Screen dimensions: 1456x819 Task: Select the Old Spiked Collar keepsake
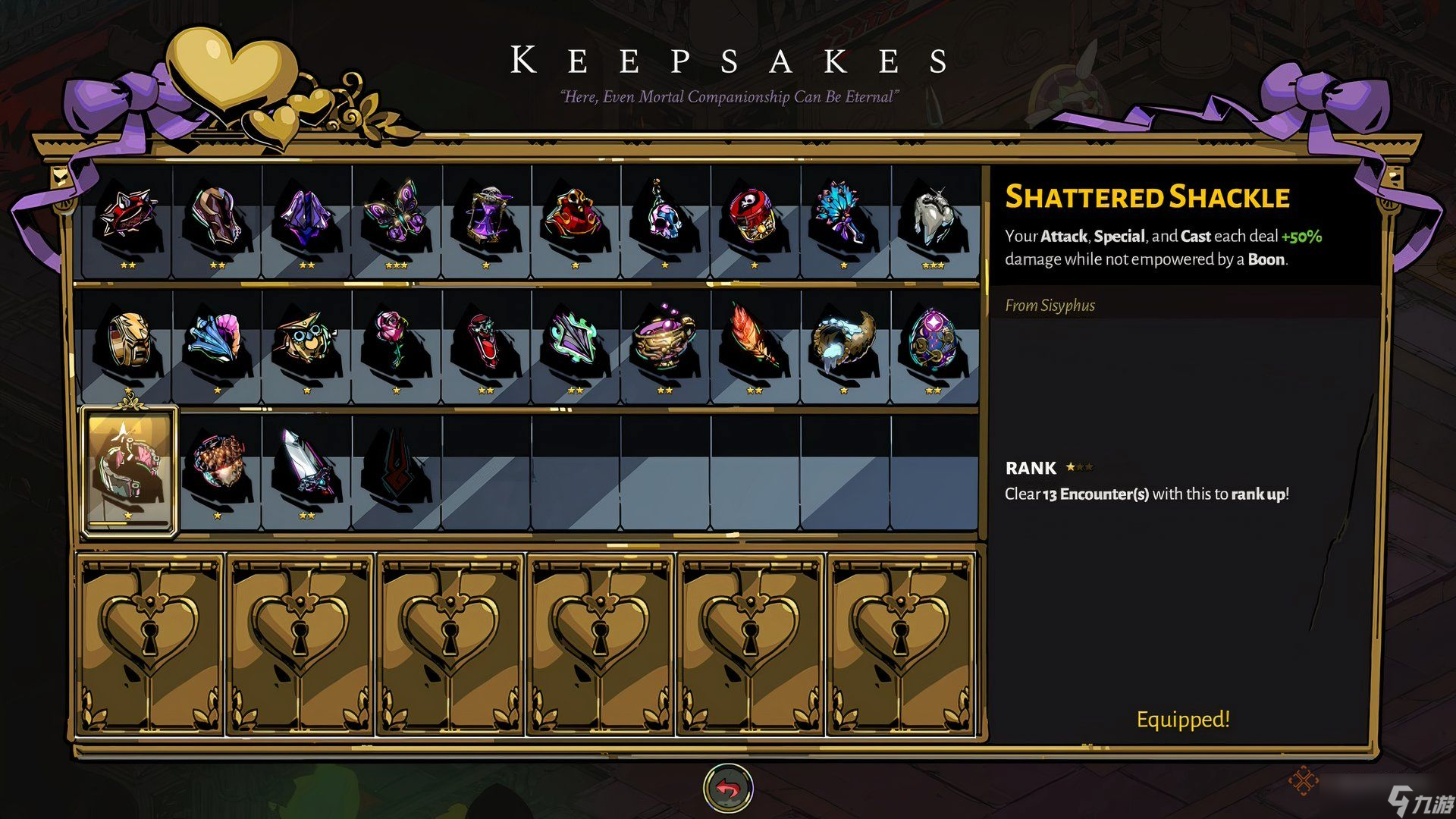point(127,216)
